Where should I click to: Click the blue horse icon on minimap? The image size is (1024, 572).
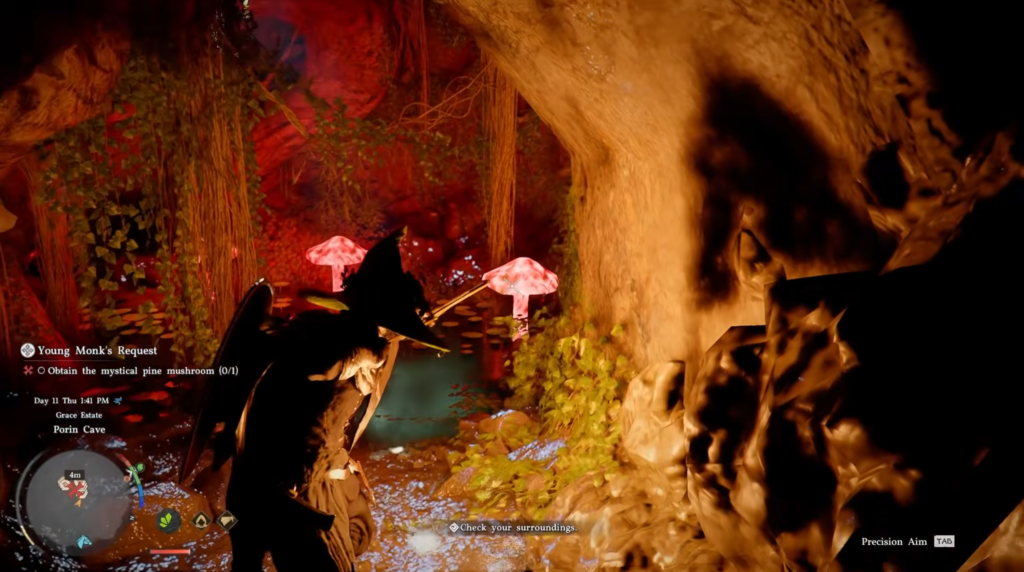pyautogui.click(x=84, y=541)
